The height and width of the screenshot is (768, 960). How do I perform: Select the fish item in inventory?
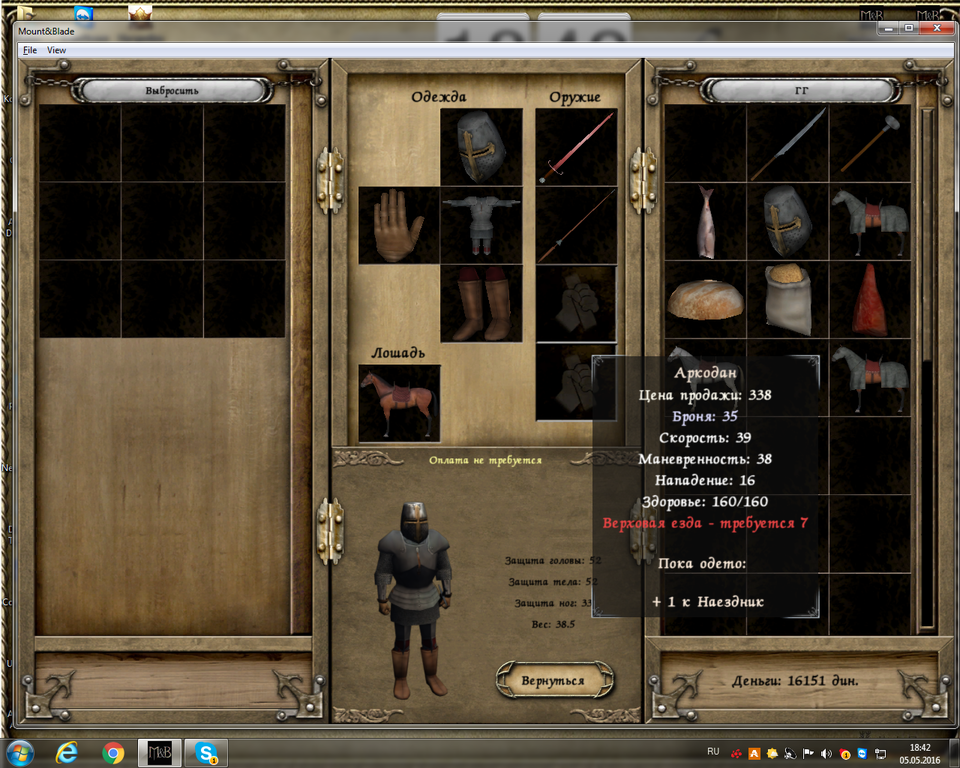coord(706,221)
